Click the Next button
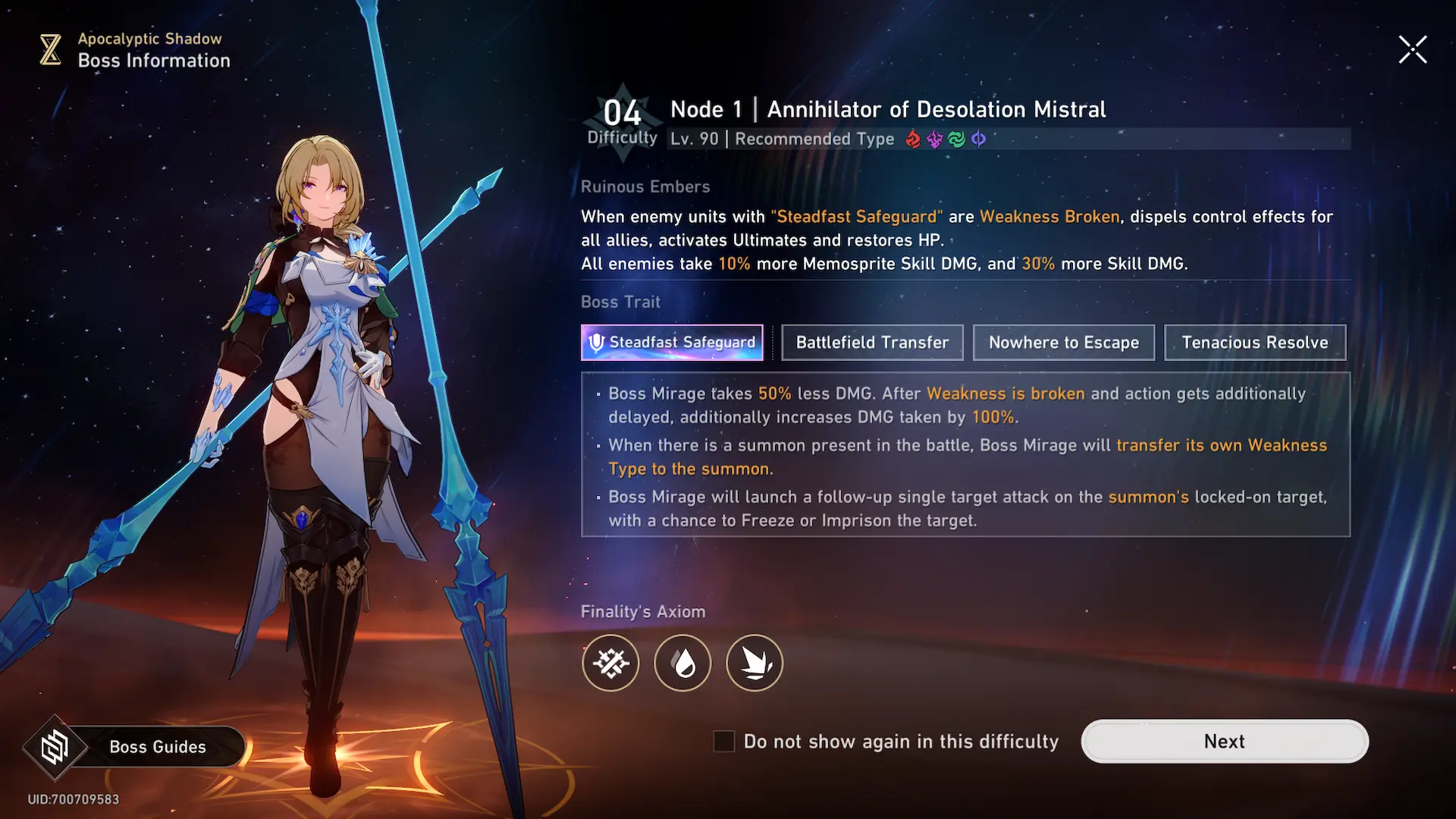 [1224, 741]
